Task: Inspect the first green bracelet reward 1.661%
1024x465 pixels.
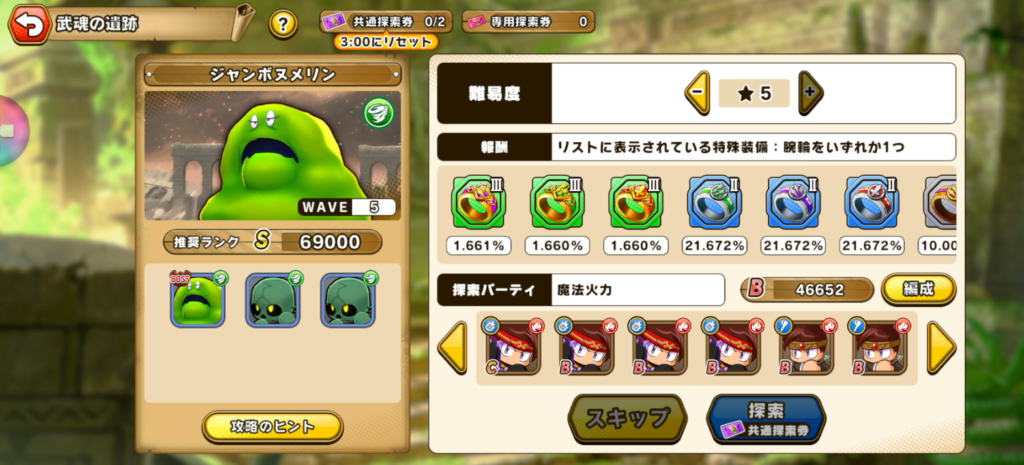Action: coord(479,204)
